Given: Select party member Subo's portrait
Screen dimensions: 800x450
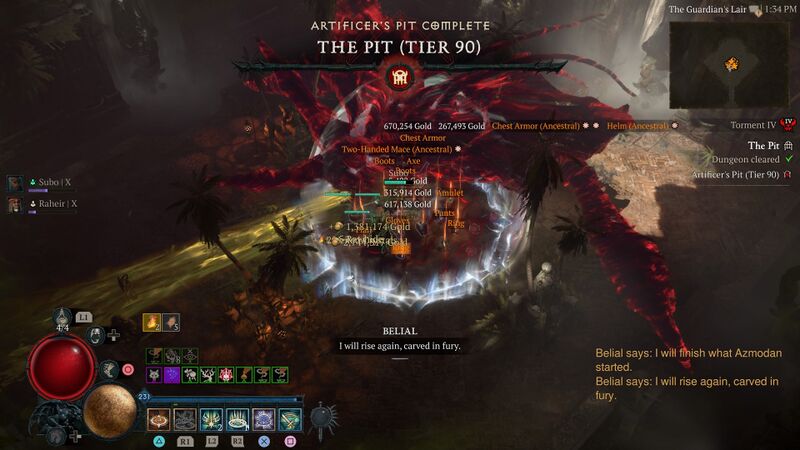Looking at the screenshot, I should (x=15, y=184).
